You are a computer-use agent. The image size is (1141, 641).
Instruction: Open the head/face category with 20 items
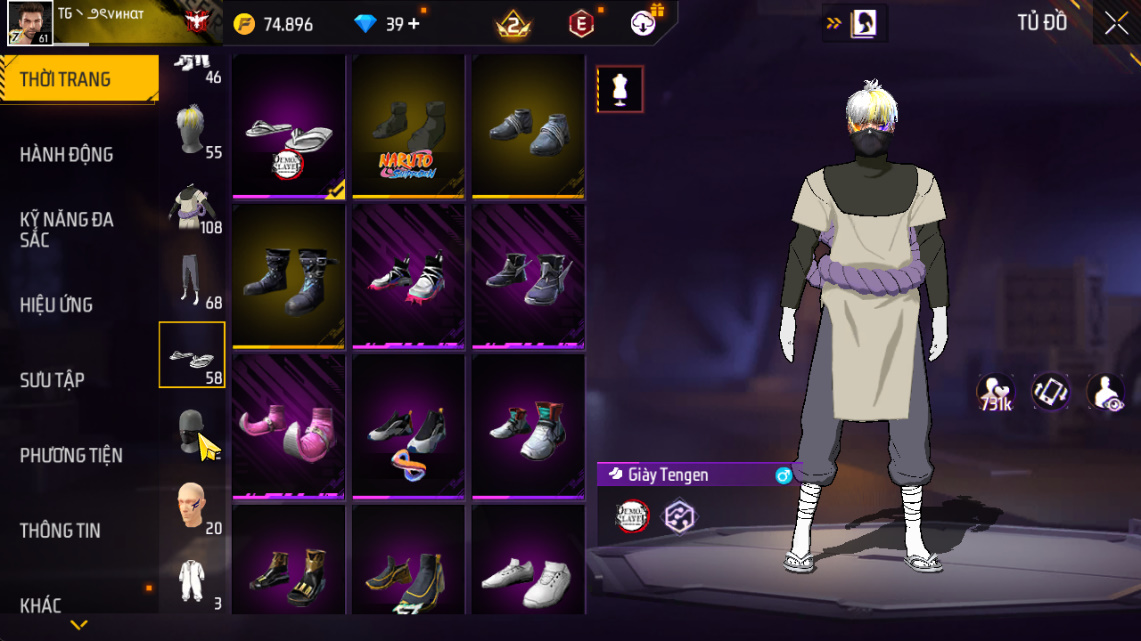pyautogui.click(x=191, y=506)
